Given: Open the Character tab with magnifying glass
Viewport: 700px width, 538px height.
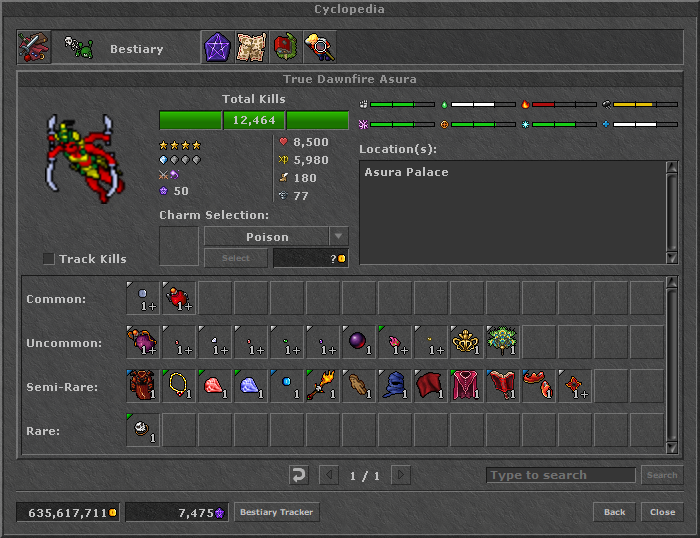Looking at the screenshot, I should (319, 48).
